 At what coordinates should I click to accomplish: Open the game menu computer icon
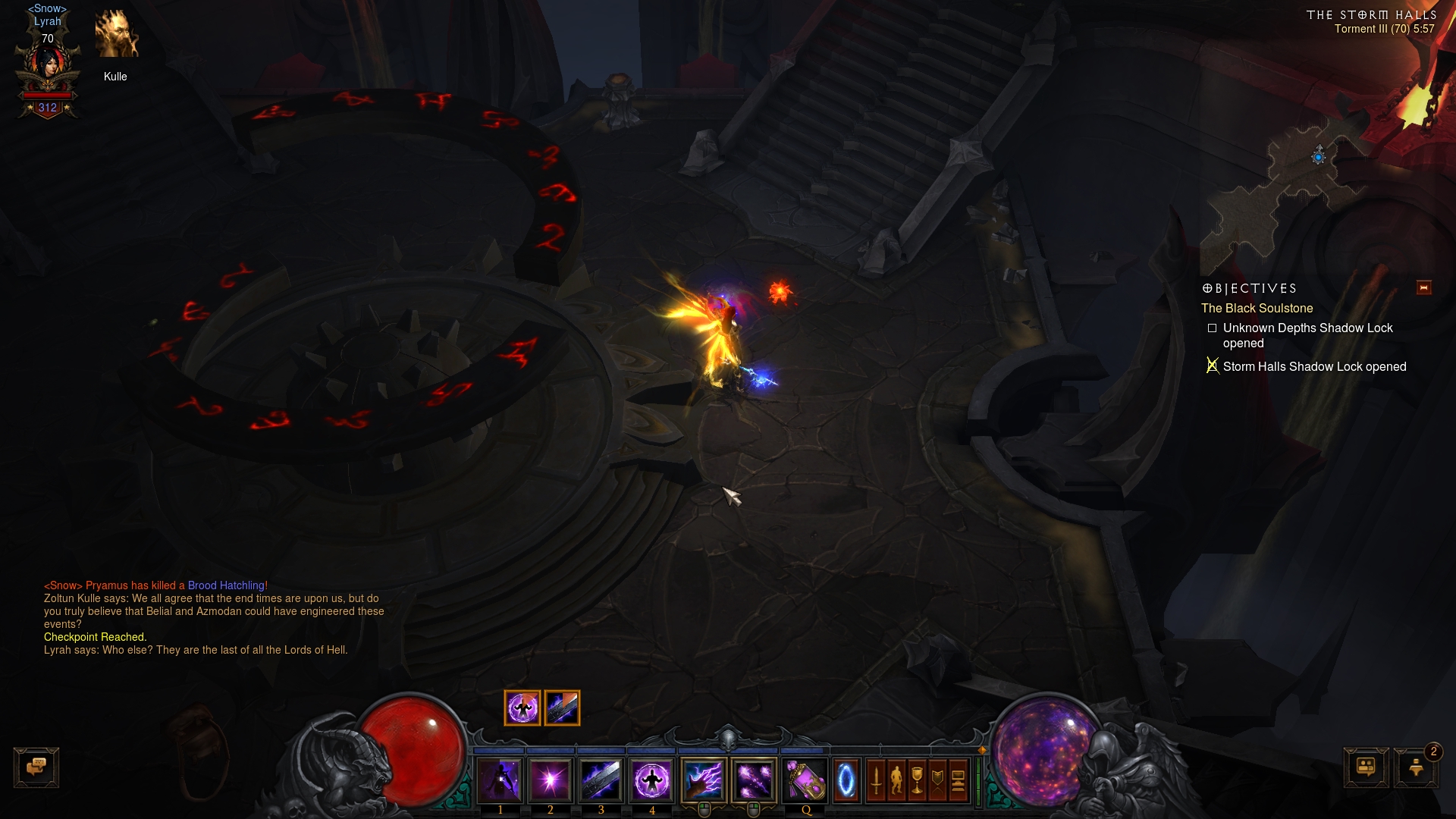[x=958, y=780]
